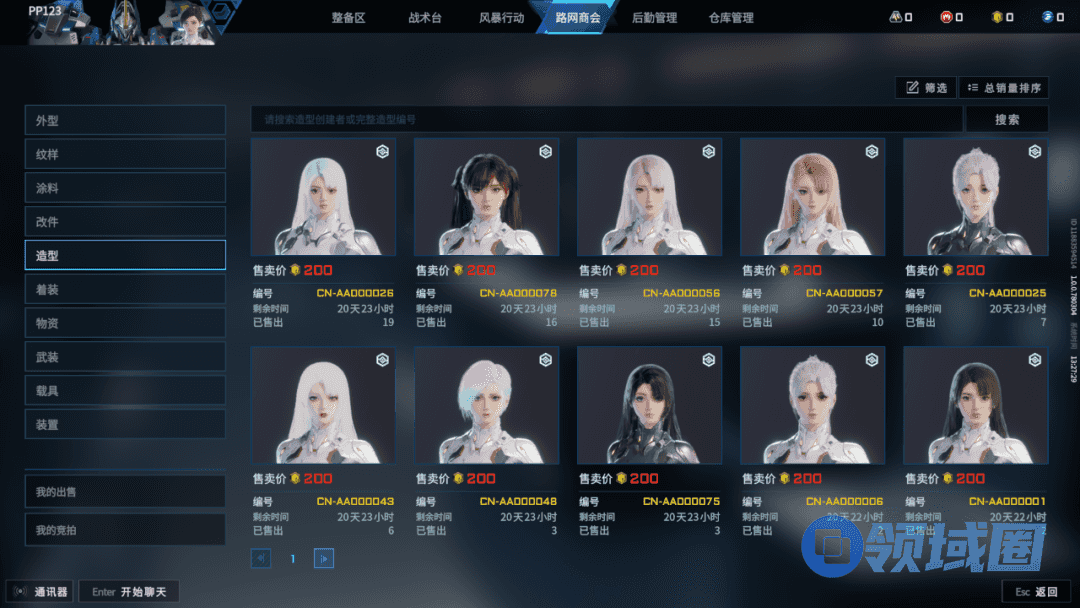Open the 通讯器 communicator
The width and height of the screenshot is (1080, 608).
coord(40,592)
